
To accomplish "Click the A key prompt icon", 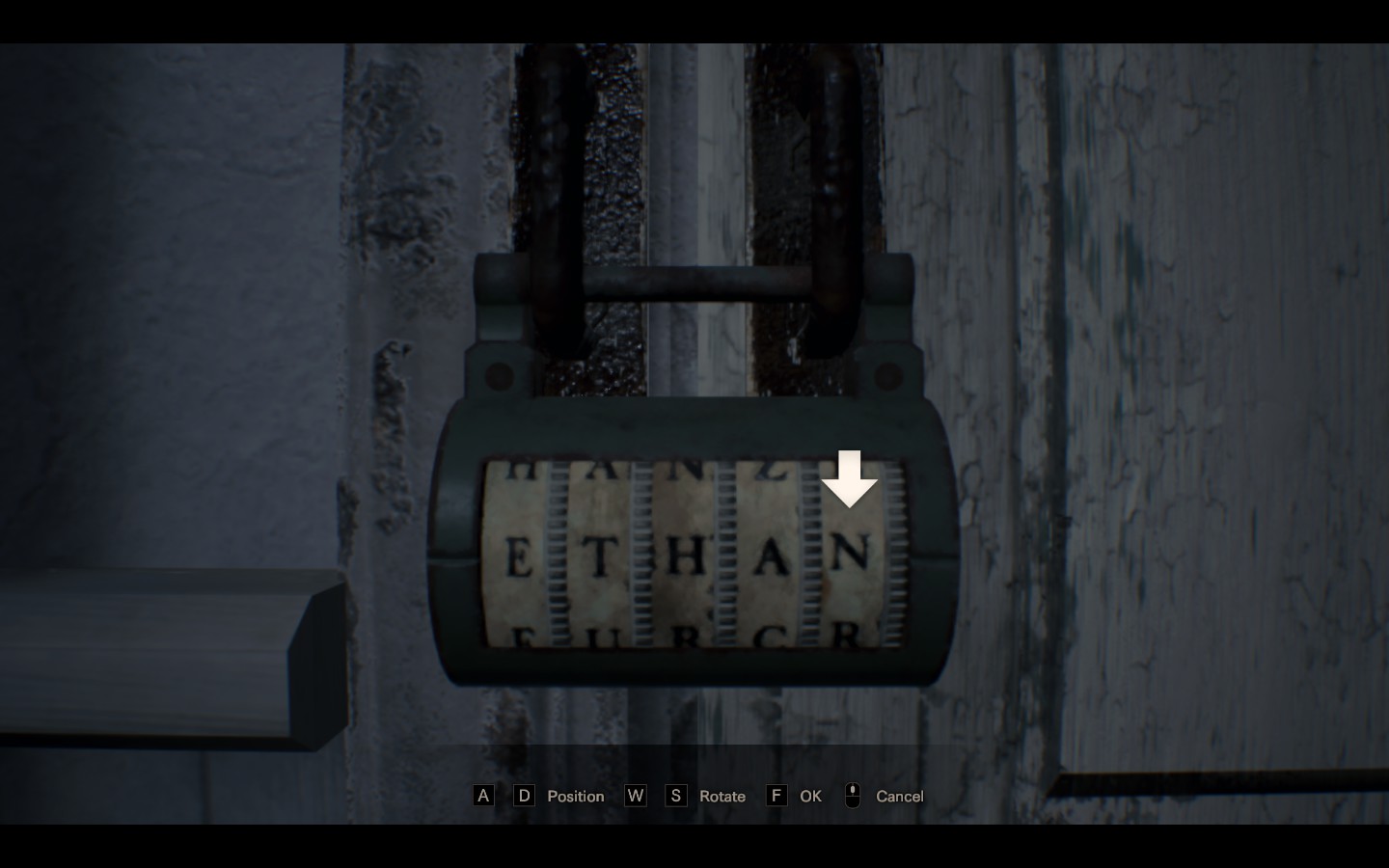I will click(x=483, y=796).
